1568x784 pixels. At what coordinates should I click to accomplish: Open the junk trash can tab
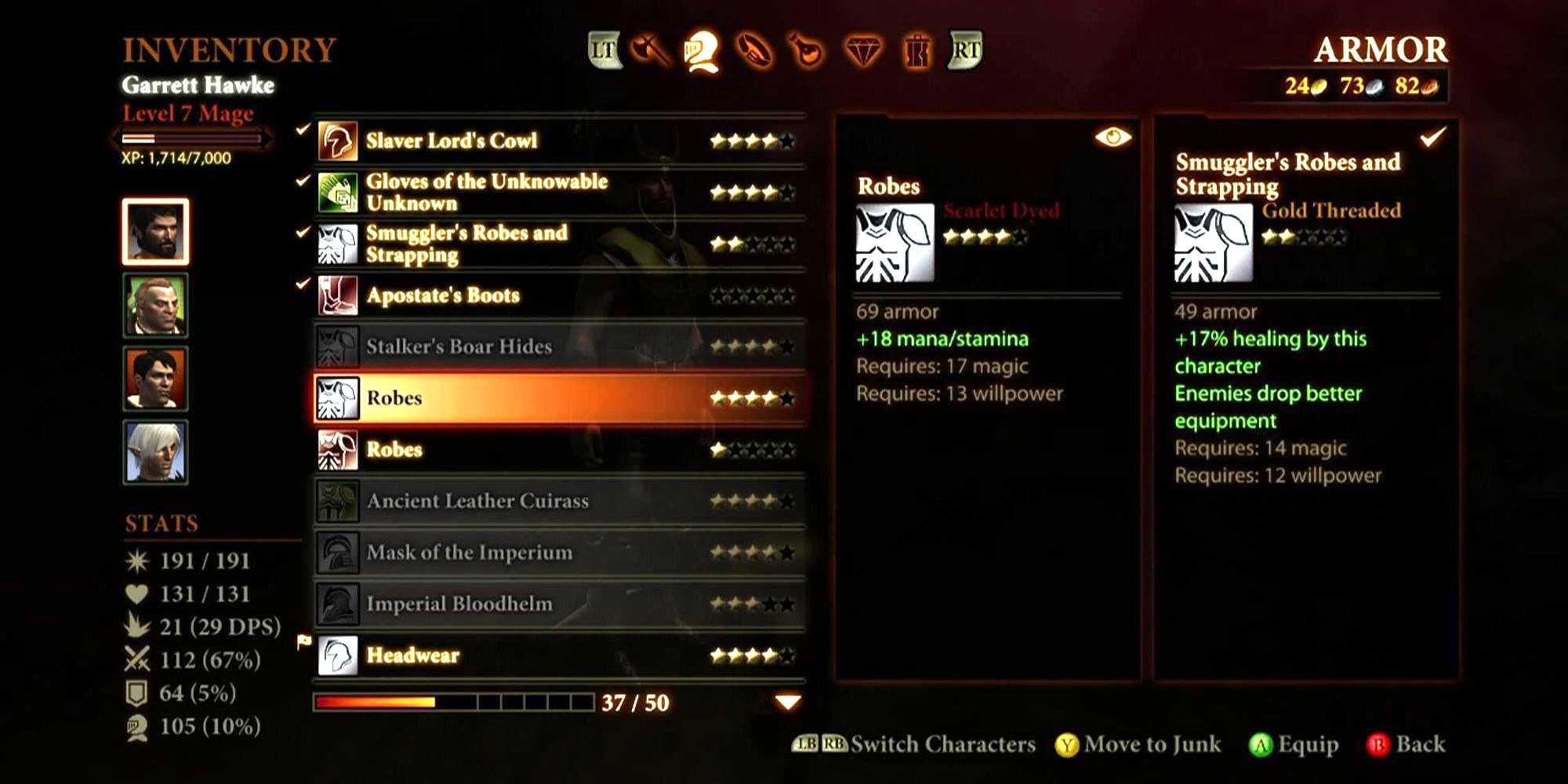pyautogui.click(x=916, y=52)
